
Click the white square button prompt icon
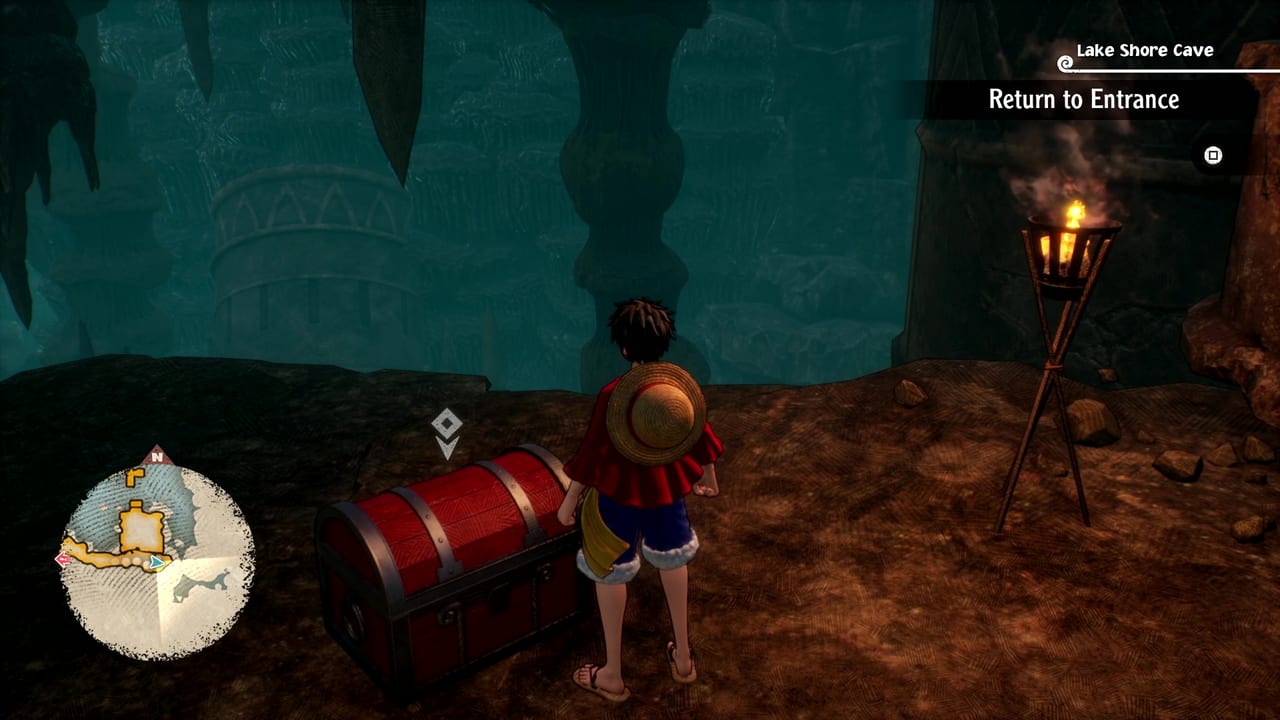1213,155
